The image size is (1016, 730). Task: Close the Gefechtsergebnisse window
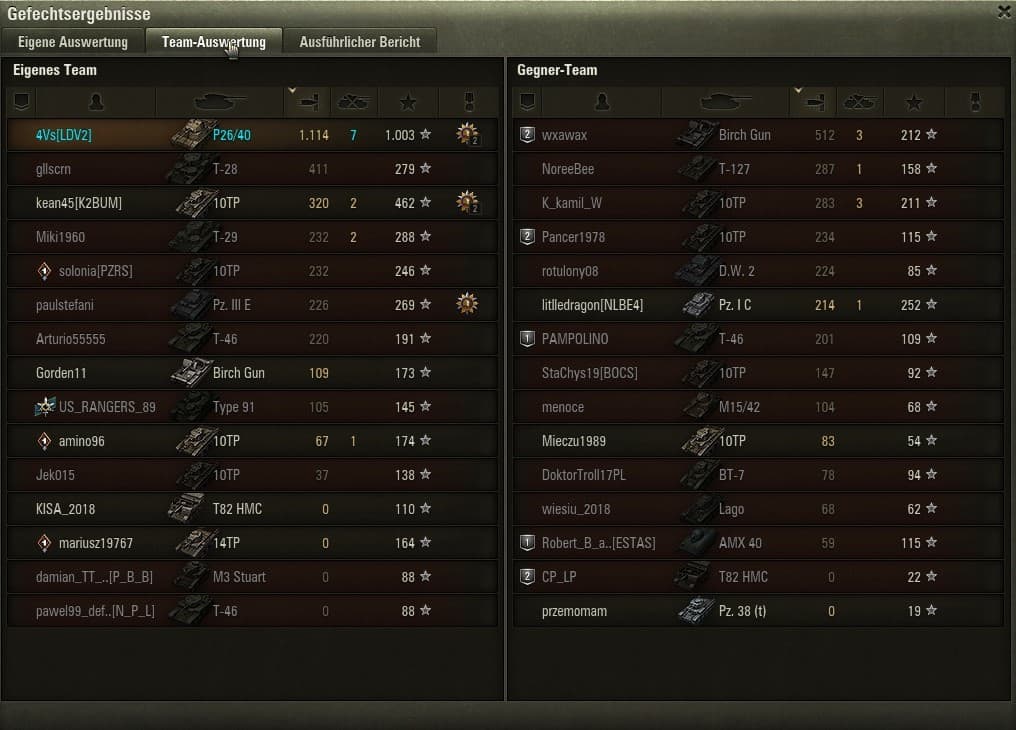[1004, 12]
